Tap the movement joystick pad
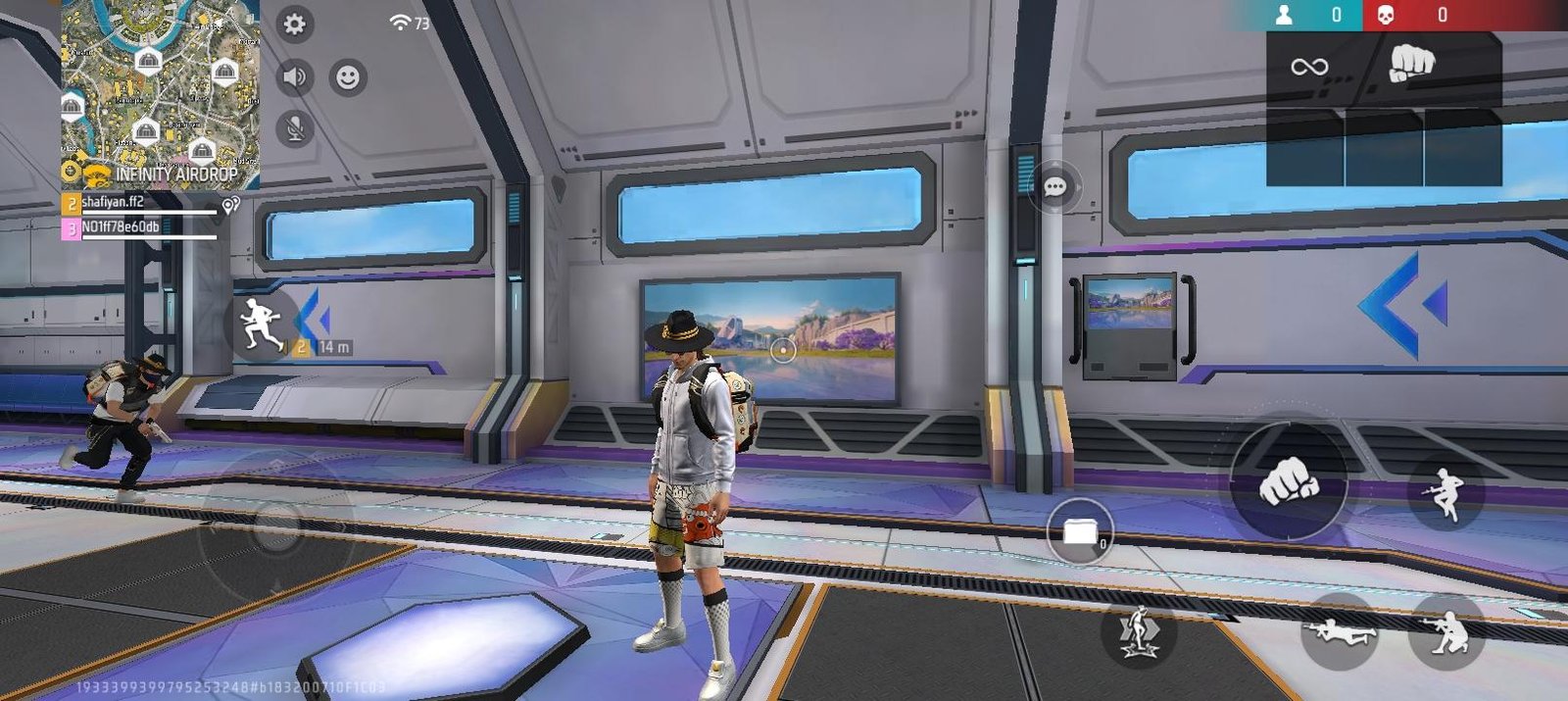The image size is (1568, 701). tap(277, 526)
